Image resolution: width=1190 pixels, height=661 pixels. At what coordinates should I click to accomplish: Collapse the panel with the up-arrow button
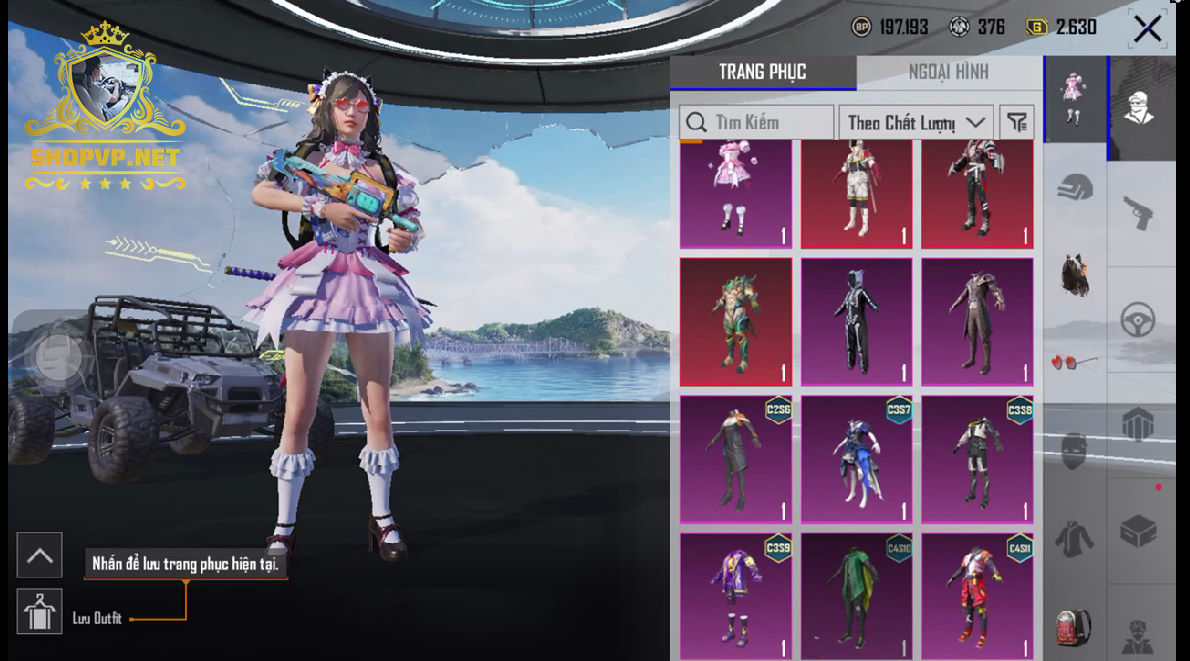(x=40, y=556)
